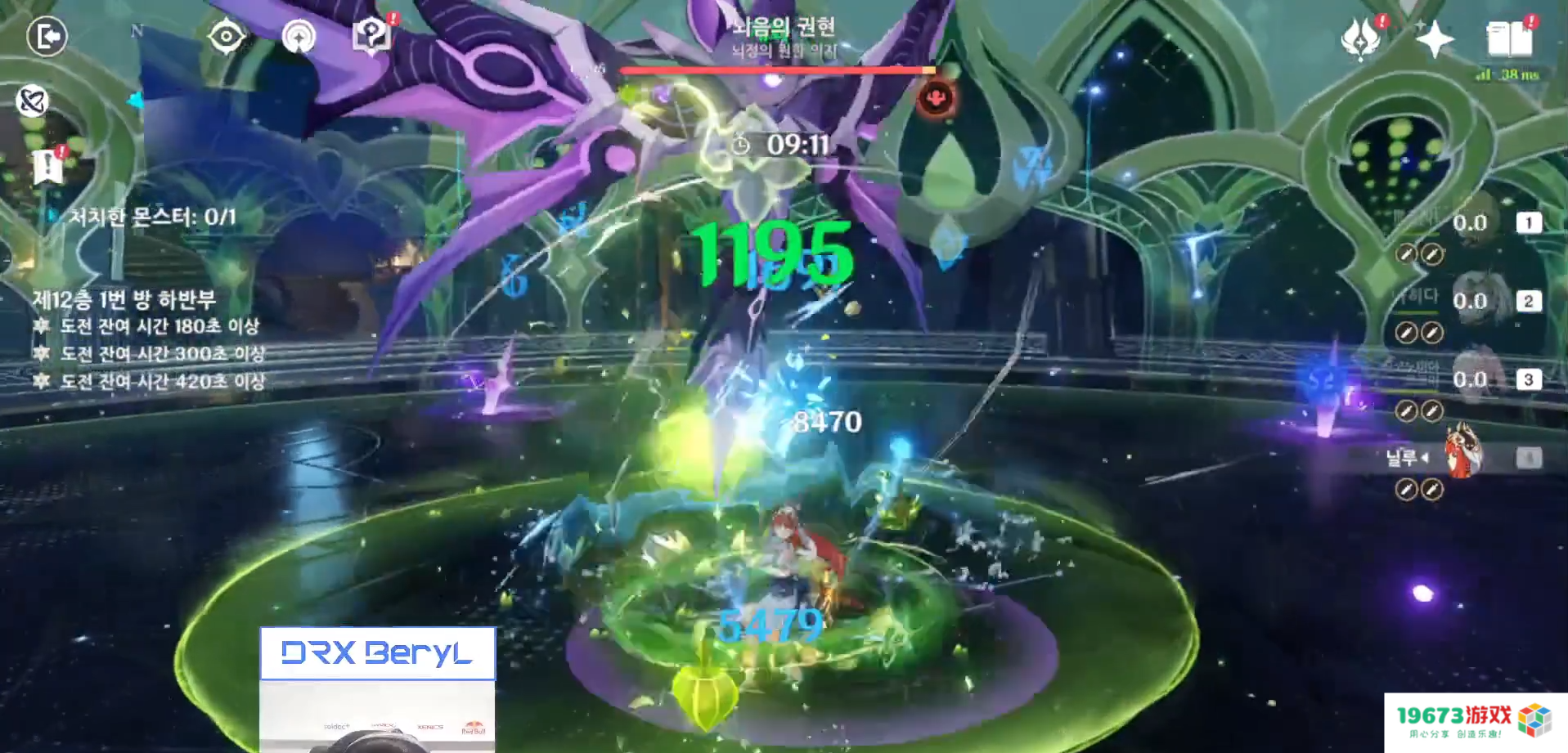The height and width of the screenshot is (753, 1568).
Task: Open the co-op mode swirl icon
Action: click(x=33, y=101)
